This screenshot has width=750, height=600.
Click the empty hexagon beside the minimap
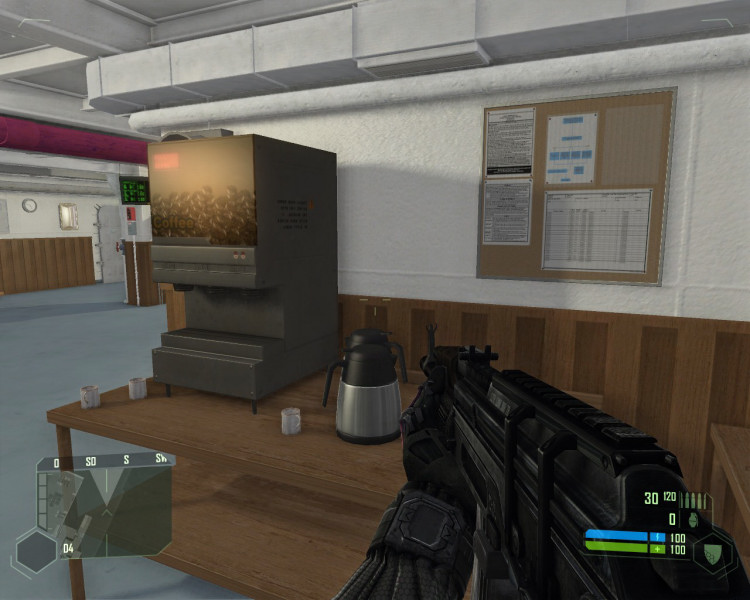tap(36, 550)
